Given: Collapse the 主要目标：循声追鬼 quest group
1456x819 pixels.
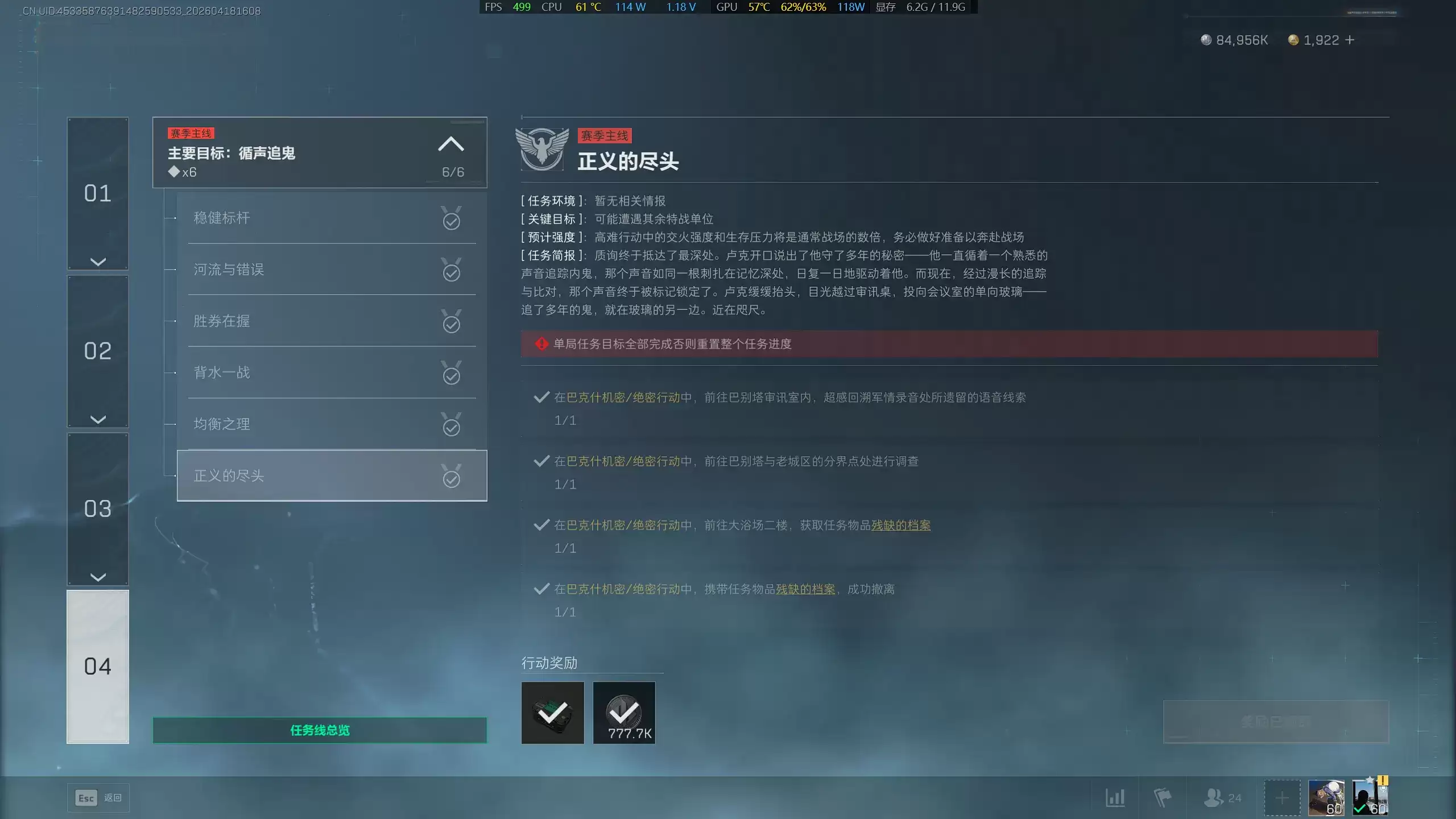Looking at the screenshot, I should tap(452, 144).
